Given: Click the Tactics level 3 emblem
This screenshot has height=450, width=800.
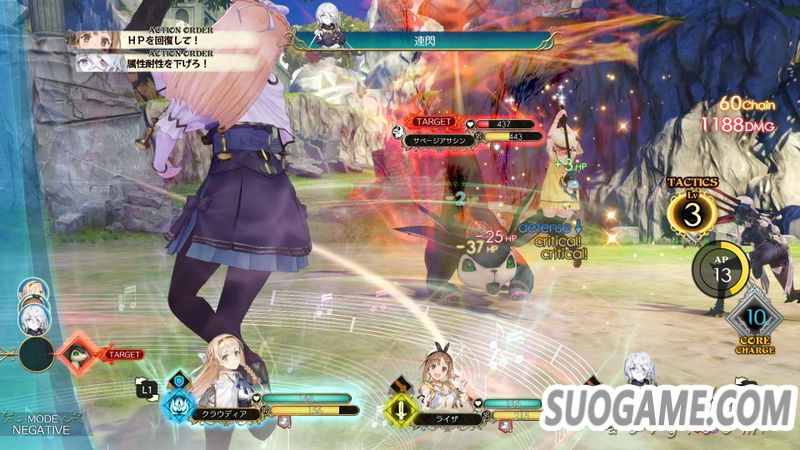Looking at the screenshot, I should [x=691, y=213].
